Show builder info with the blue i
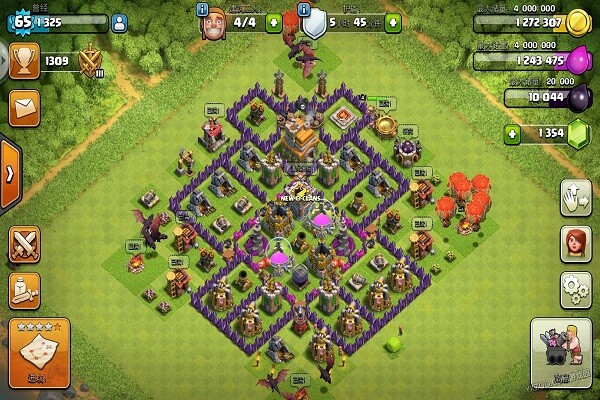The height and width of the screenshot is (400, 600). click(203, 8)
